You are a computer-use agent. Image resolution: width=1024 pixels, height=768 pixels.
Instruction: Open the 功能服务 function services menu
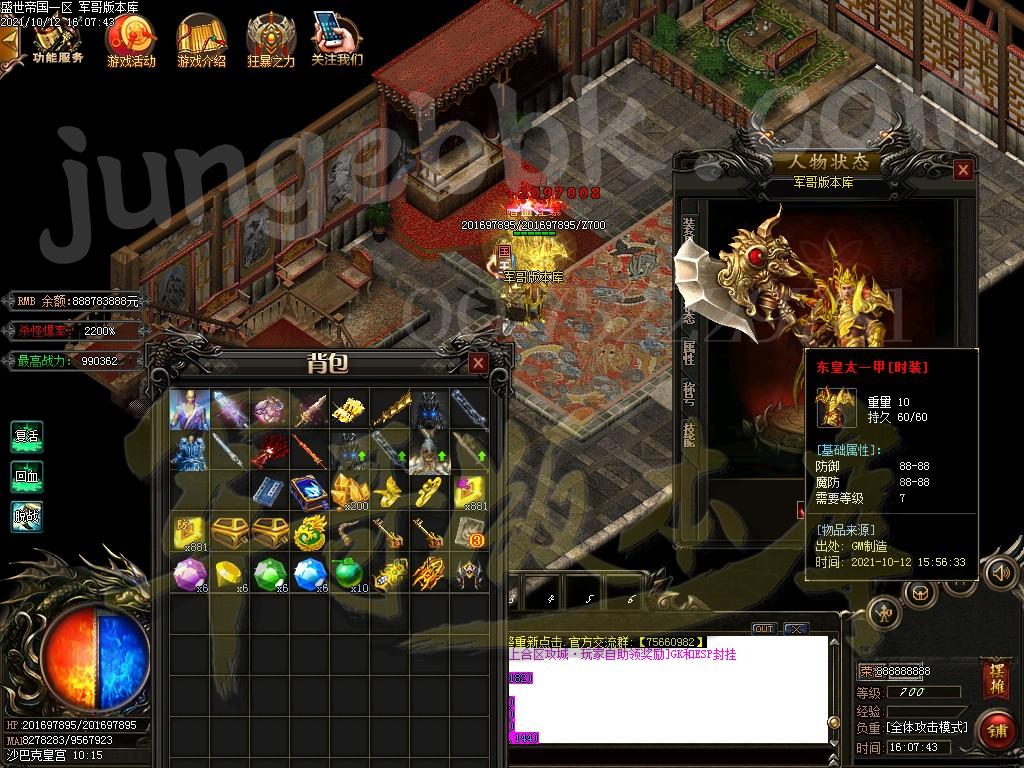[58, 40]
